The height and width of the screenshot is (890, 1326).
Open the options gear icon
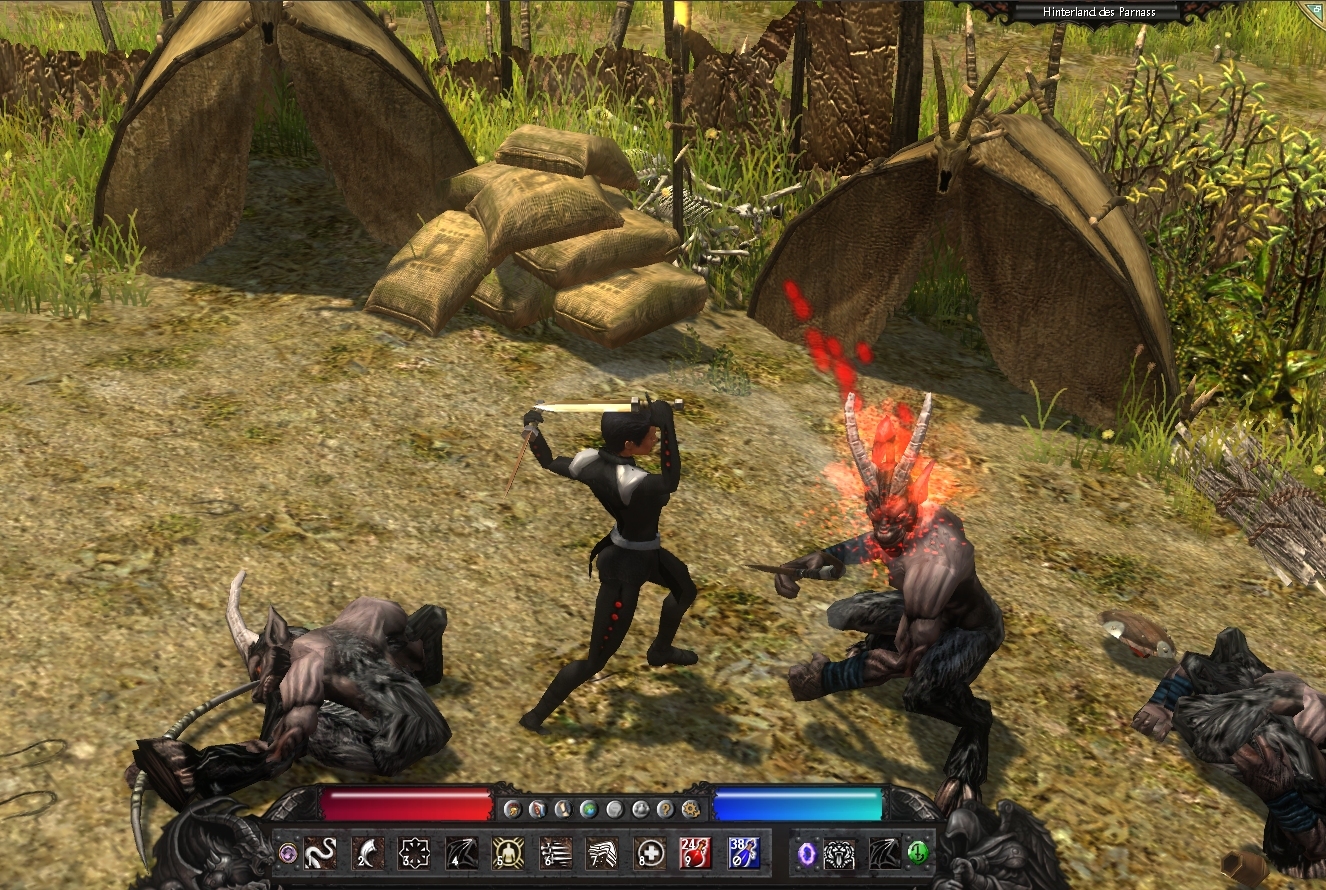click(691, 808)
